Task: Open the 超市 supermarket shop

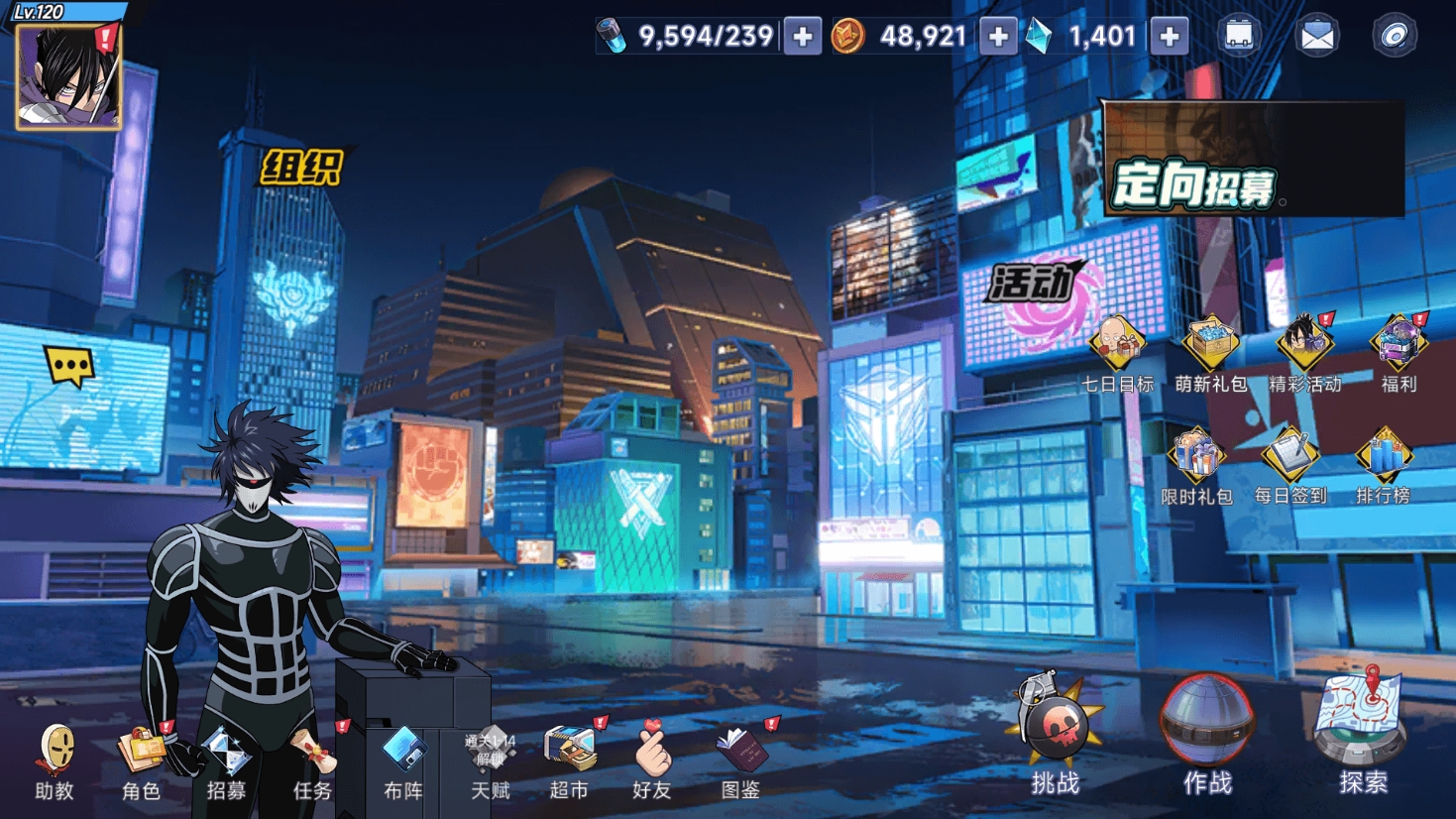Action: [x=570, y=760]
